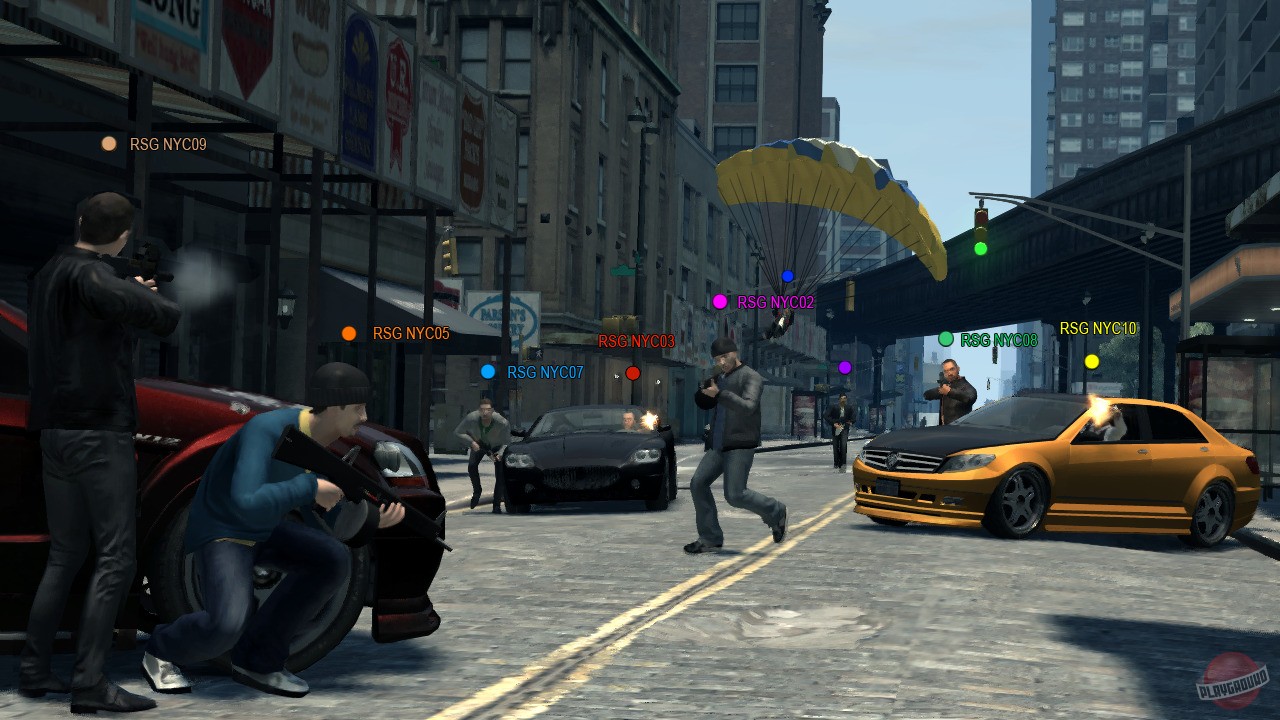Click the orange RSG NYC05 player dot
Viewport: 1280px width, 720px height.
[349, 332]
